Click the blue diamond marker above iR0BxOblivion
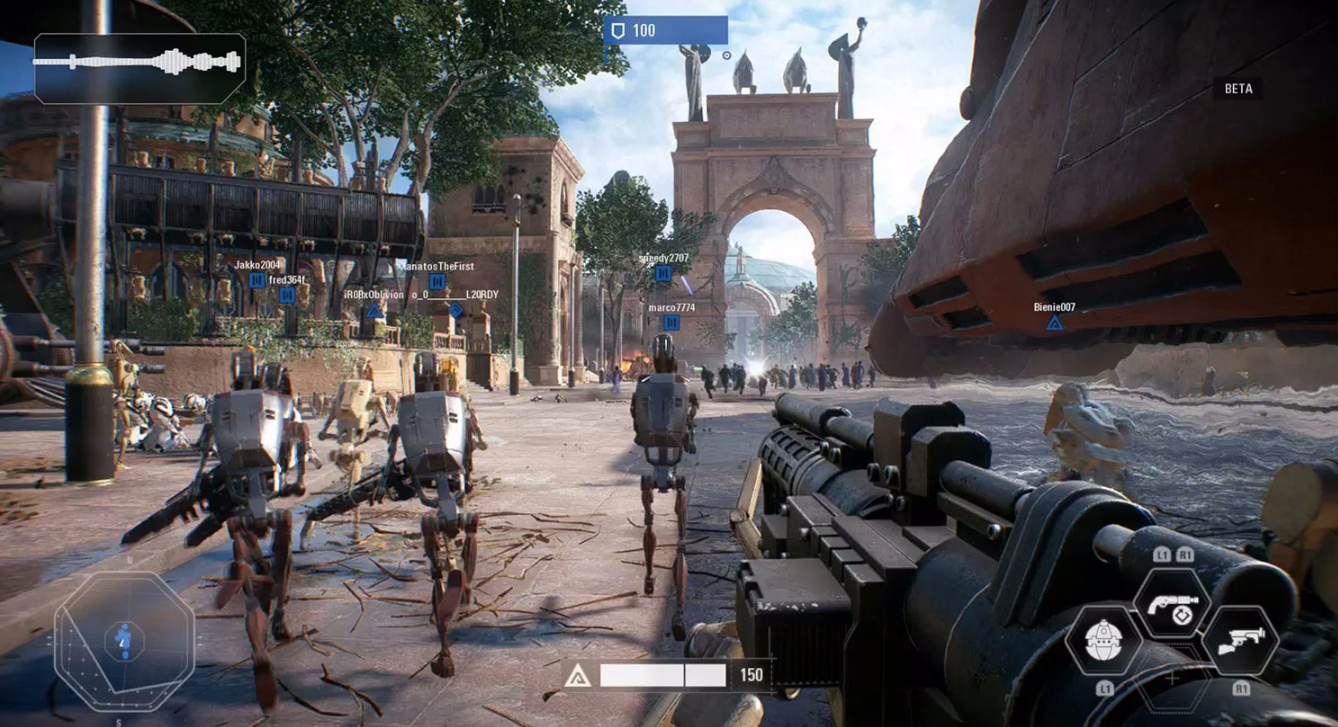The height and width of the screenshot is (727, 1338). 374,311
